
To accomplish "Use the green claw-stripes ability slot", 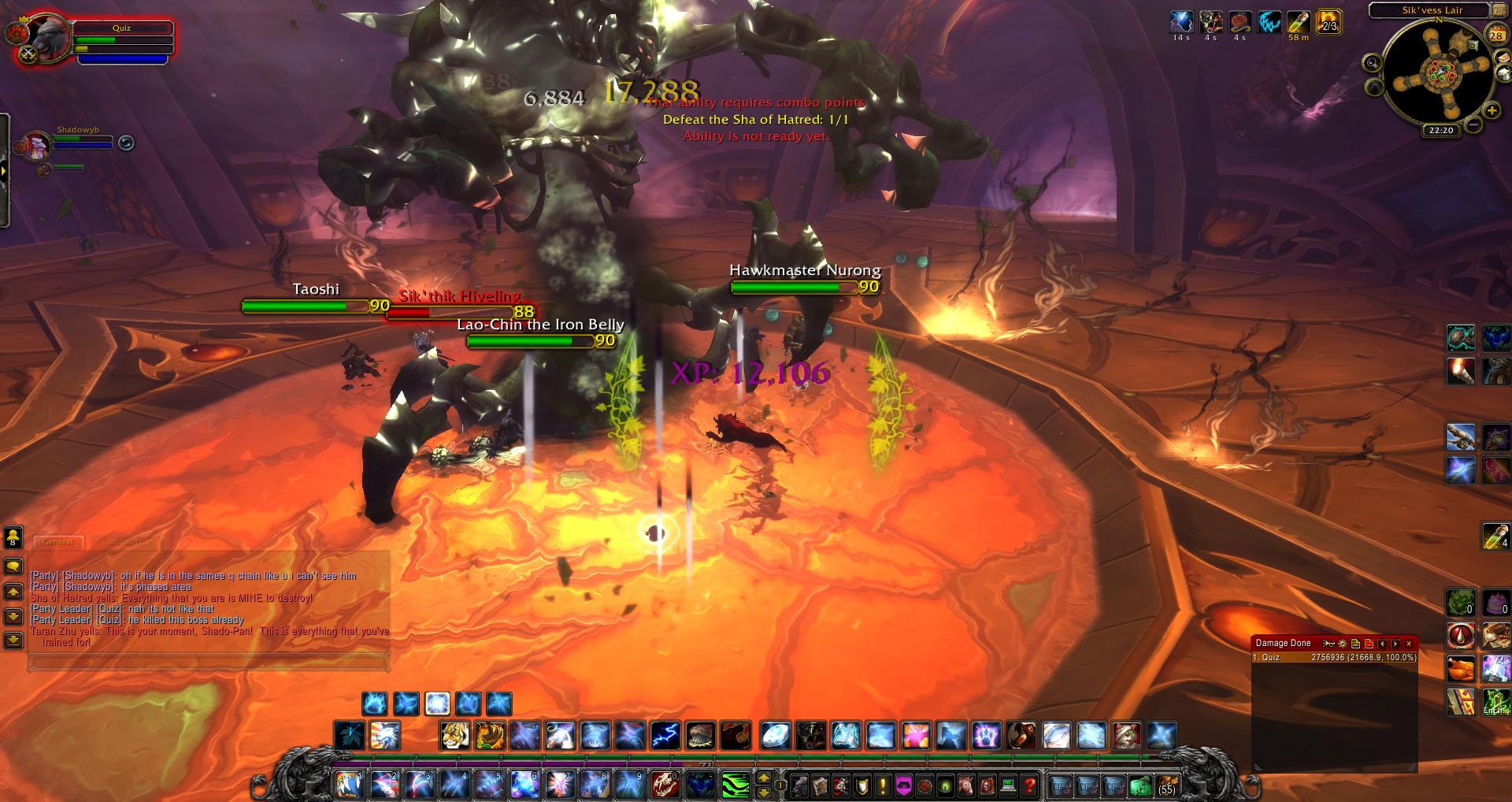I will pos(736,785).
